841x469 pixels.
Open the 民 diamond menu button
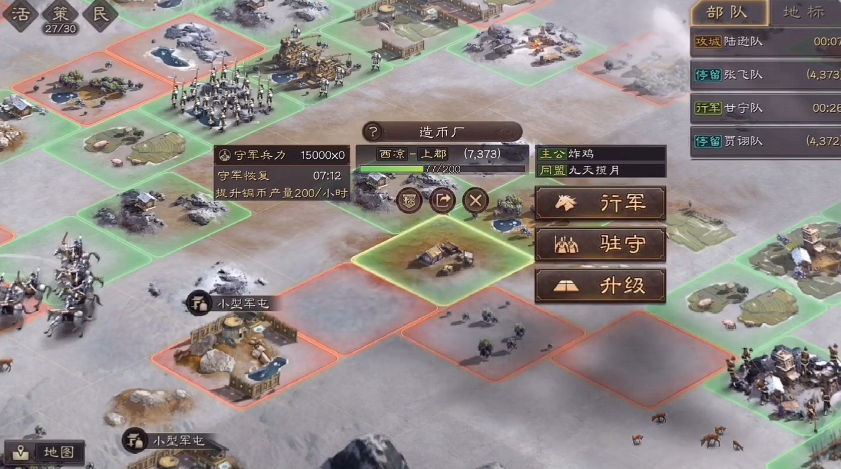point(98,14)
